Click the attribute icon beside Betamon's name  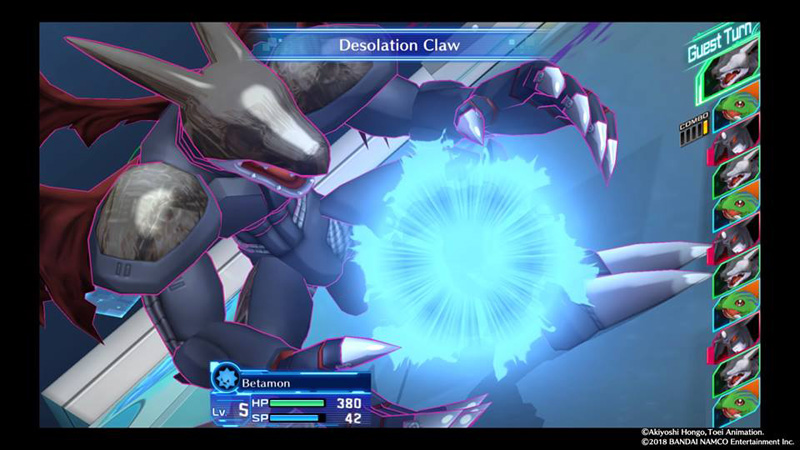point(225,378)
